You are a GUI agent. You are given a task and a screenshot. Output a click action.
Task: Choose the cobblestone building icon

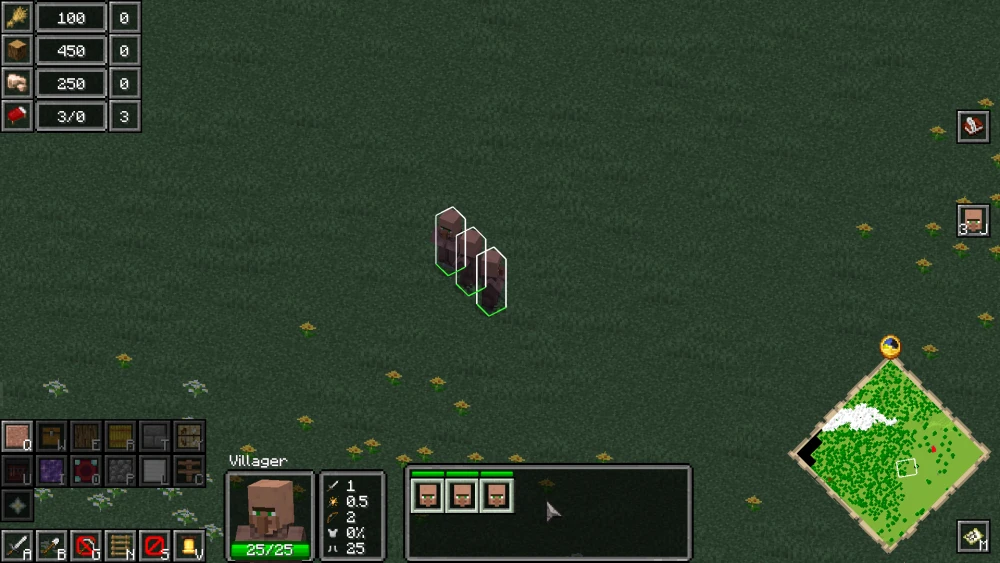pyautogui.click(x=120, y=470)
